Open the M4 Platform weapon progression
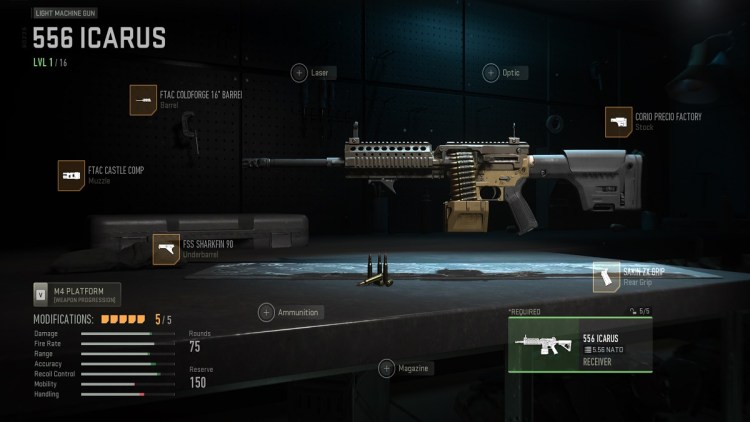This screenshot has height=422, width=750. pos(75,295)
